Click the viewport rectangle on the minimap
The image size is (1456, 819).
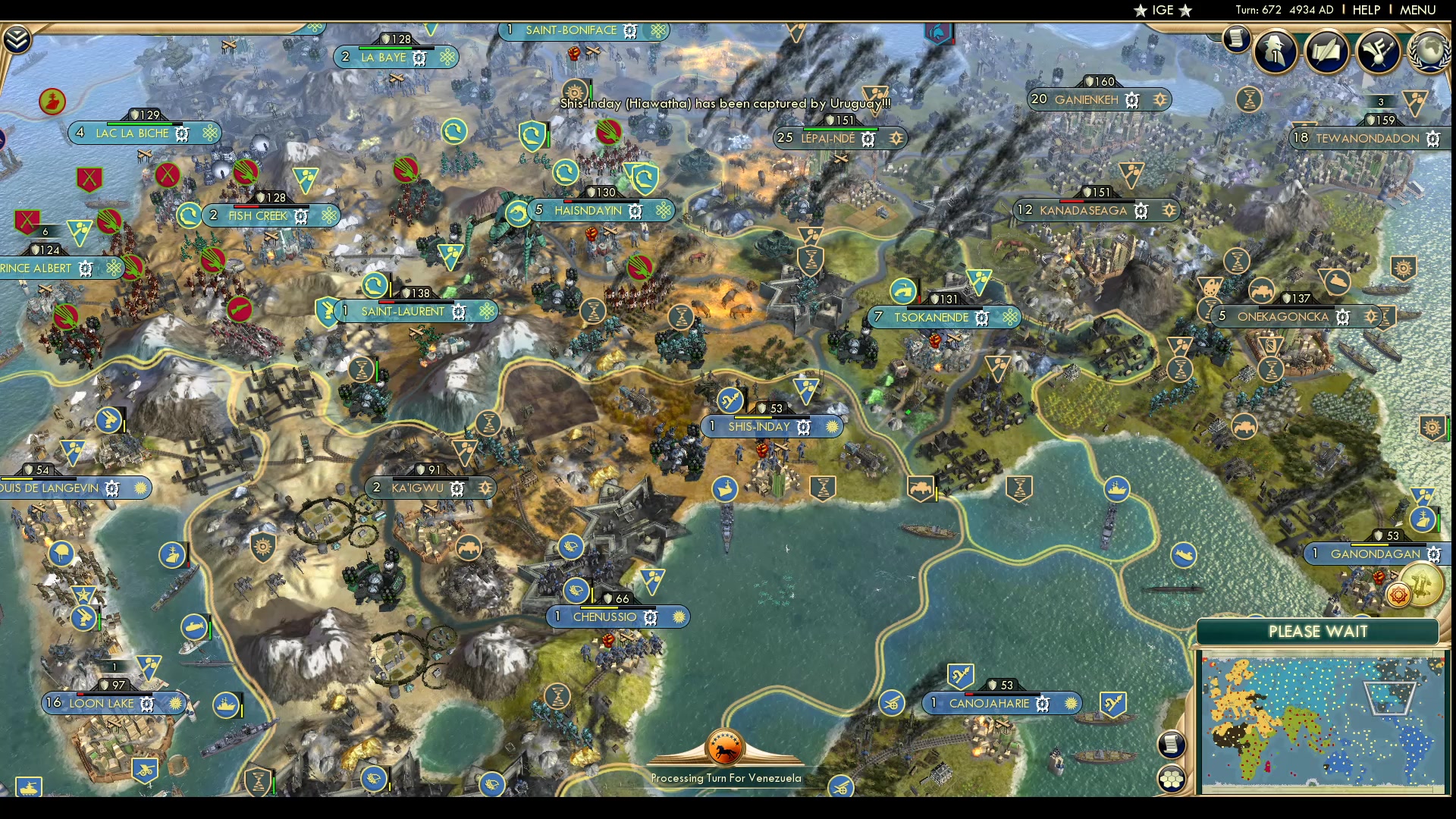click(x=1389, y=698)
